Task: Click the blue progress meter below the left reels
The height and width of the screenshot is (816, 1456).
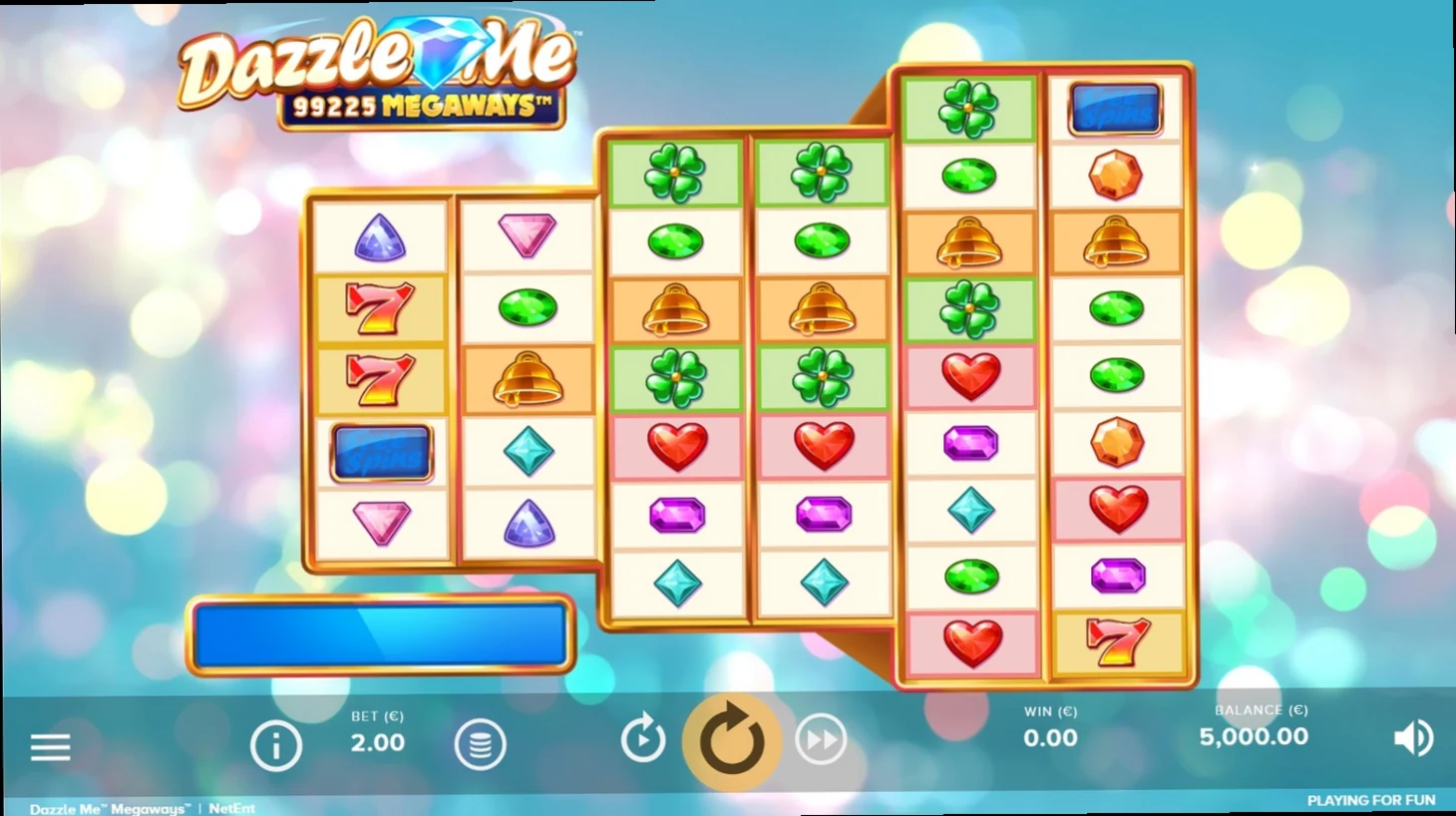Action: [x=379, y=634]
